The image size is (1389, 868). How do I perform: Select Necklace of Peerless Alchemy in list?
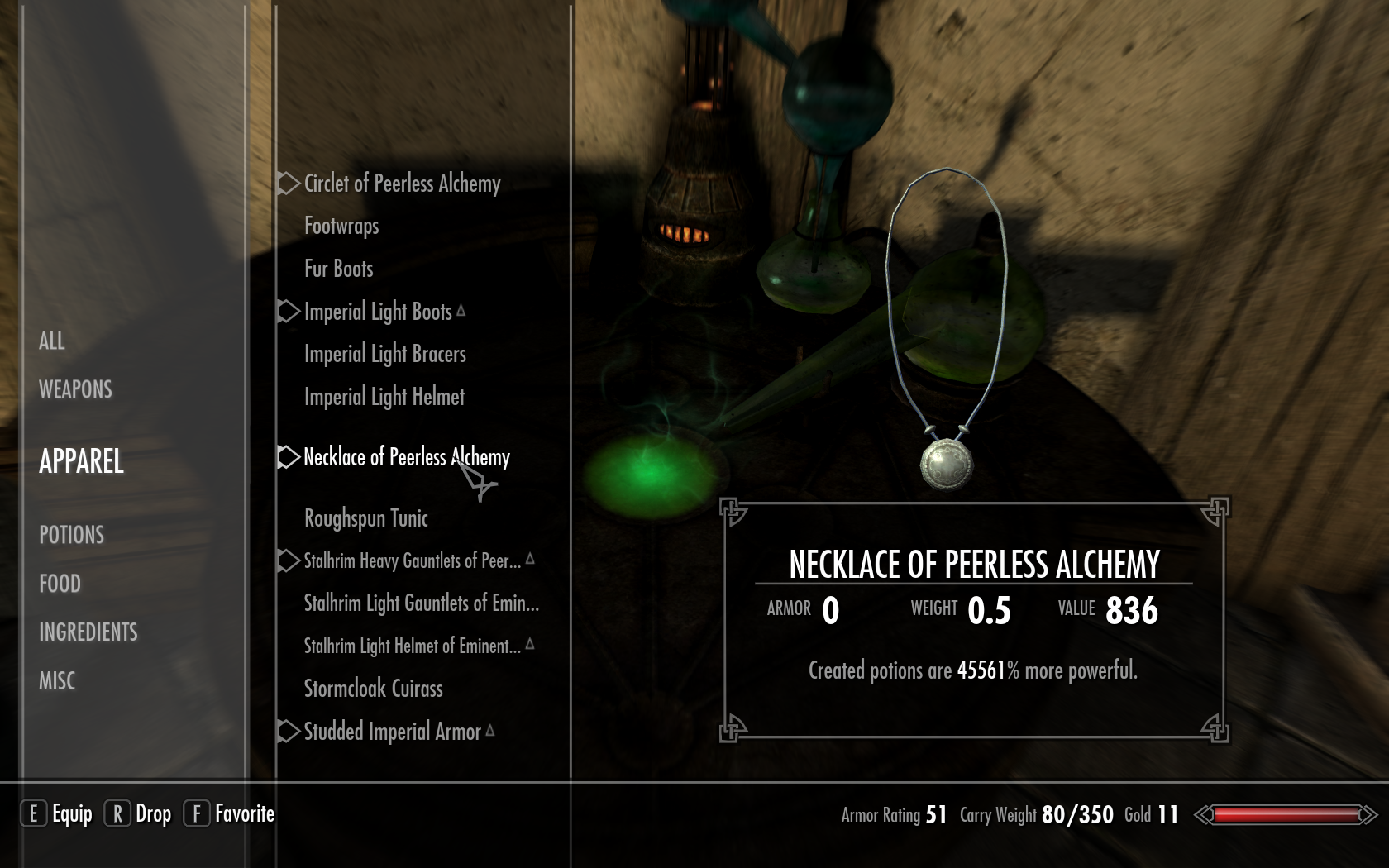pos(406,457)
